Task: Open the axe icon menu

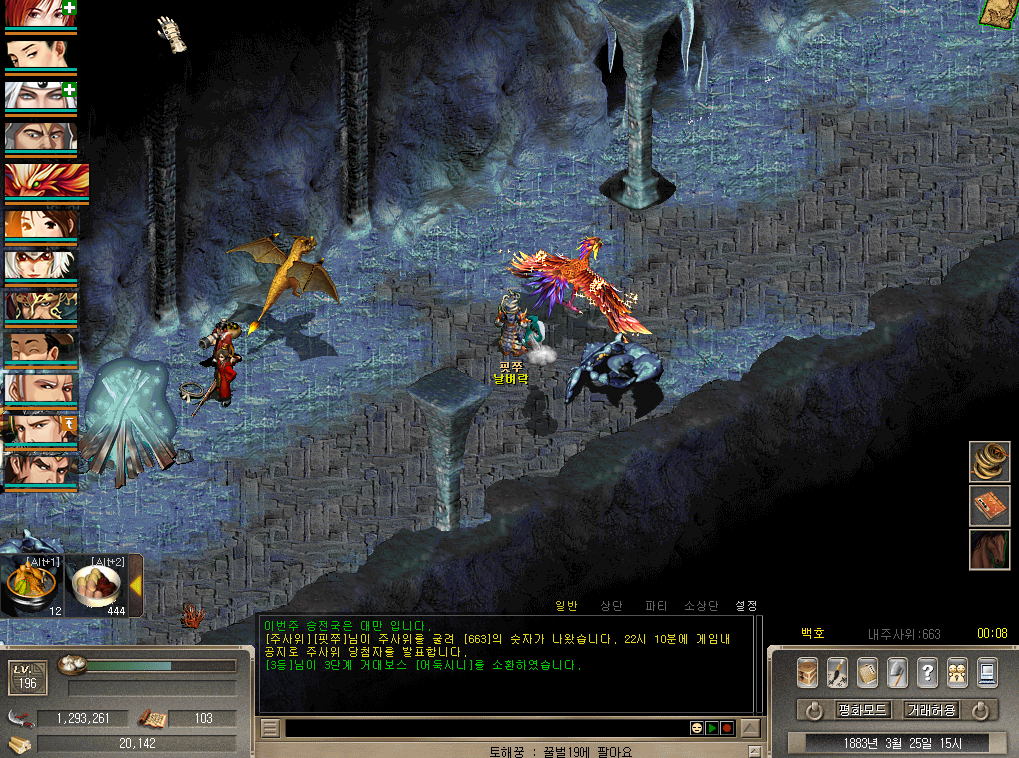Action: tap(897, 672)
